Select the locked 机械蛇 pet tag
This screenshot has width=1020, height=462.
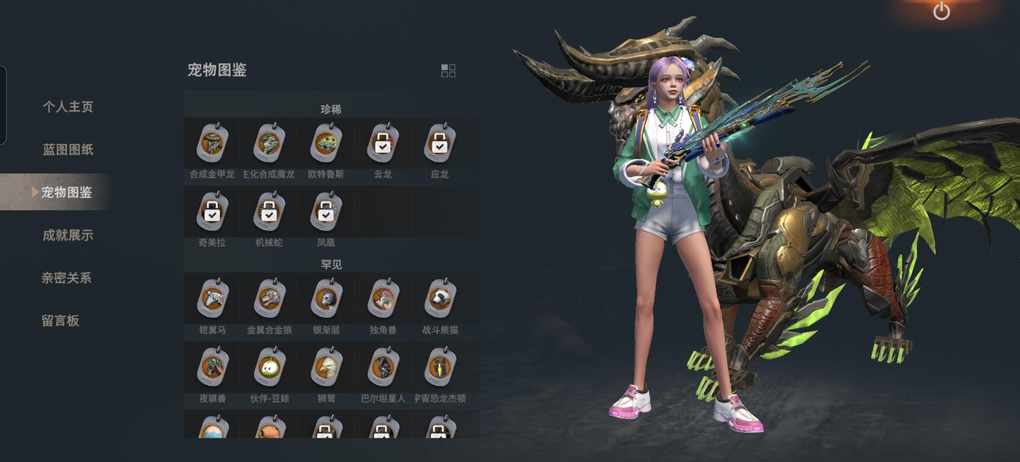tap(269, 212)
